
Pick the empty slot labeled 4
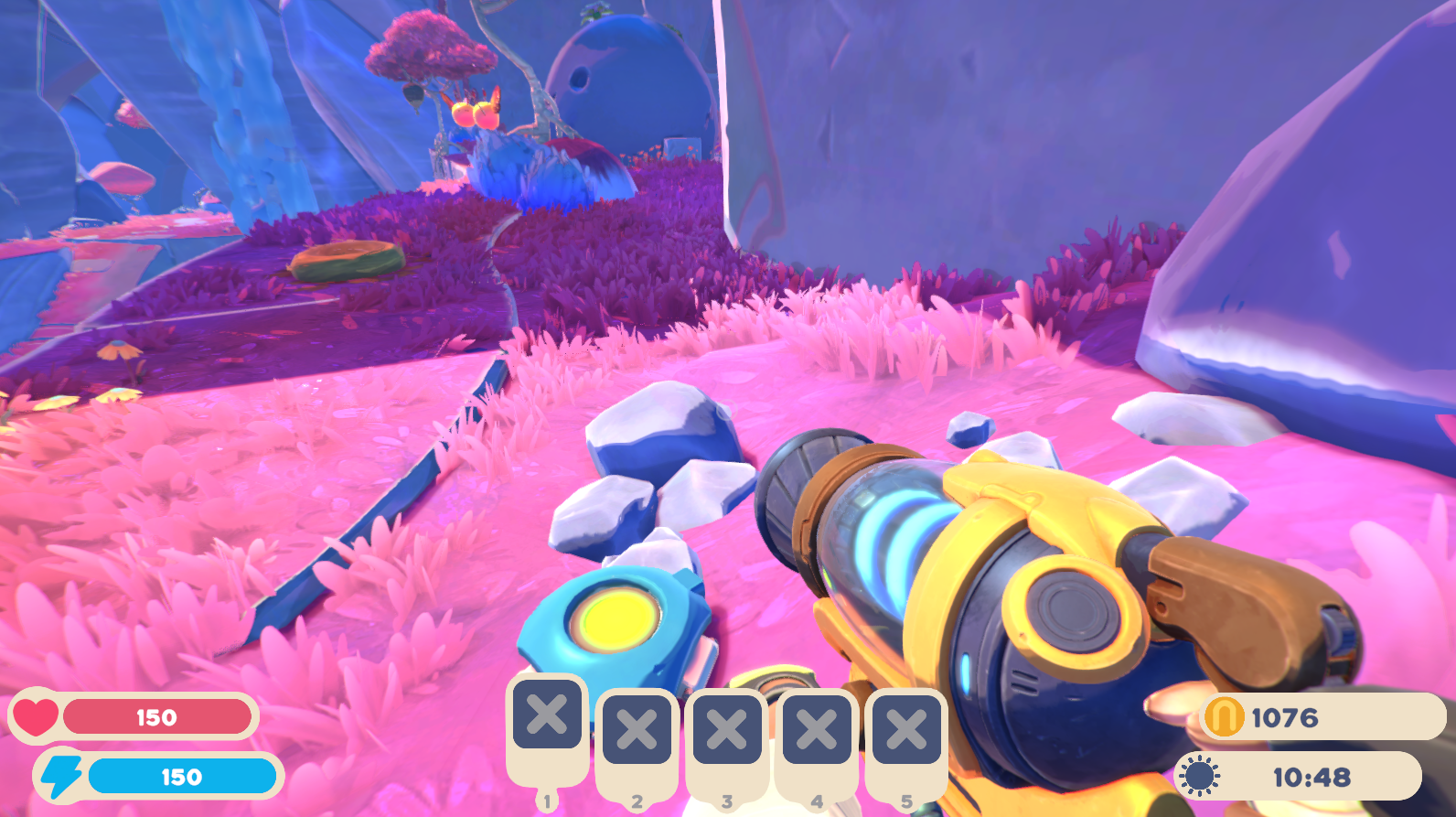coord(817,730)
